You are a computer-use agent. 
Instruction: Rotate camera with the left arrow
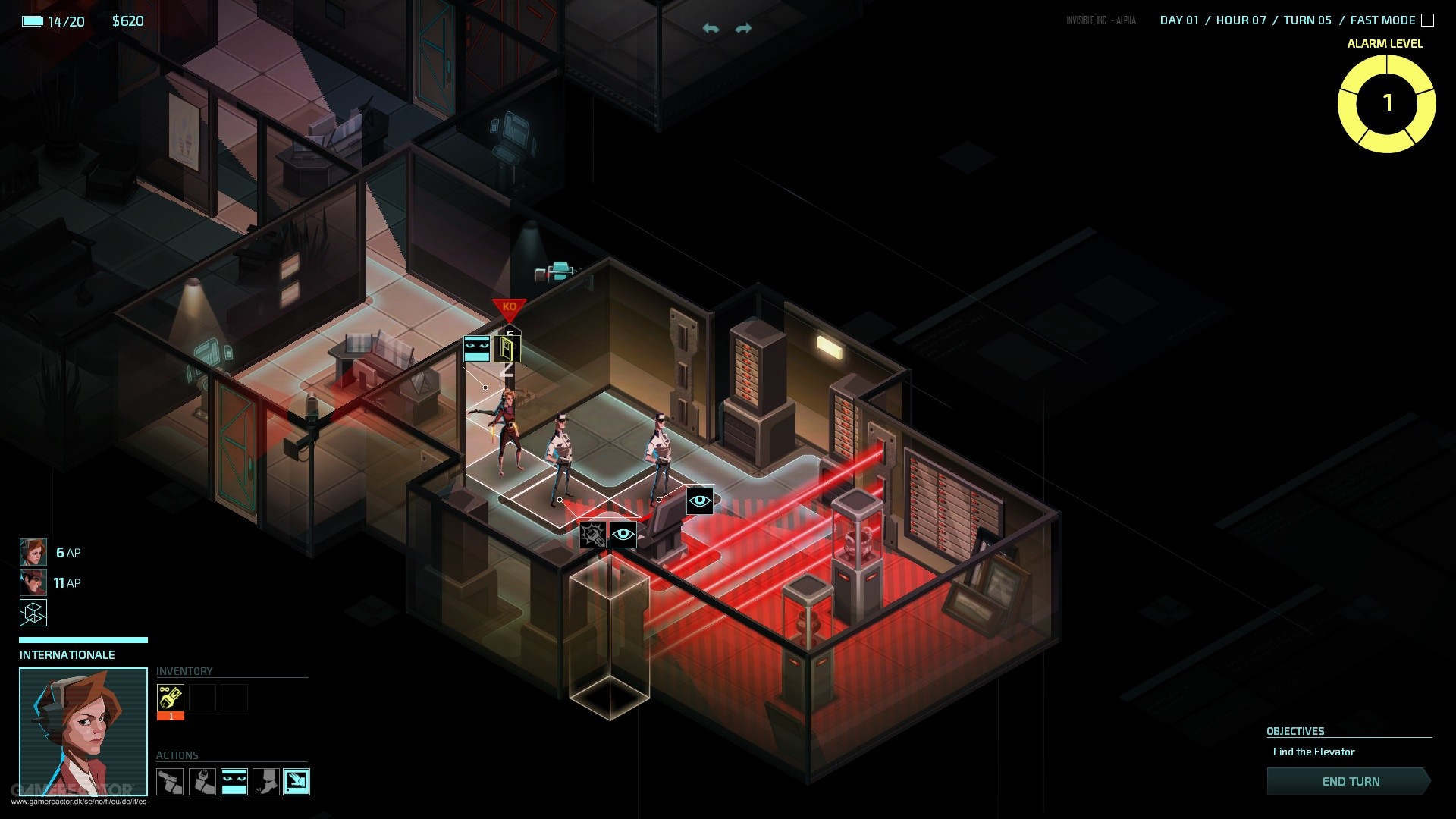coord(711,29)
